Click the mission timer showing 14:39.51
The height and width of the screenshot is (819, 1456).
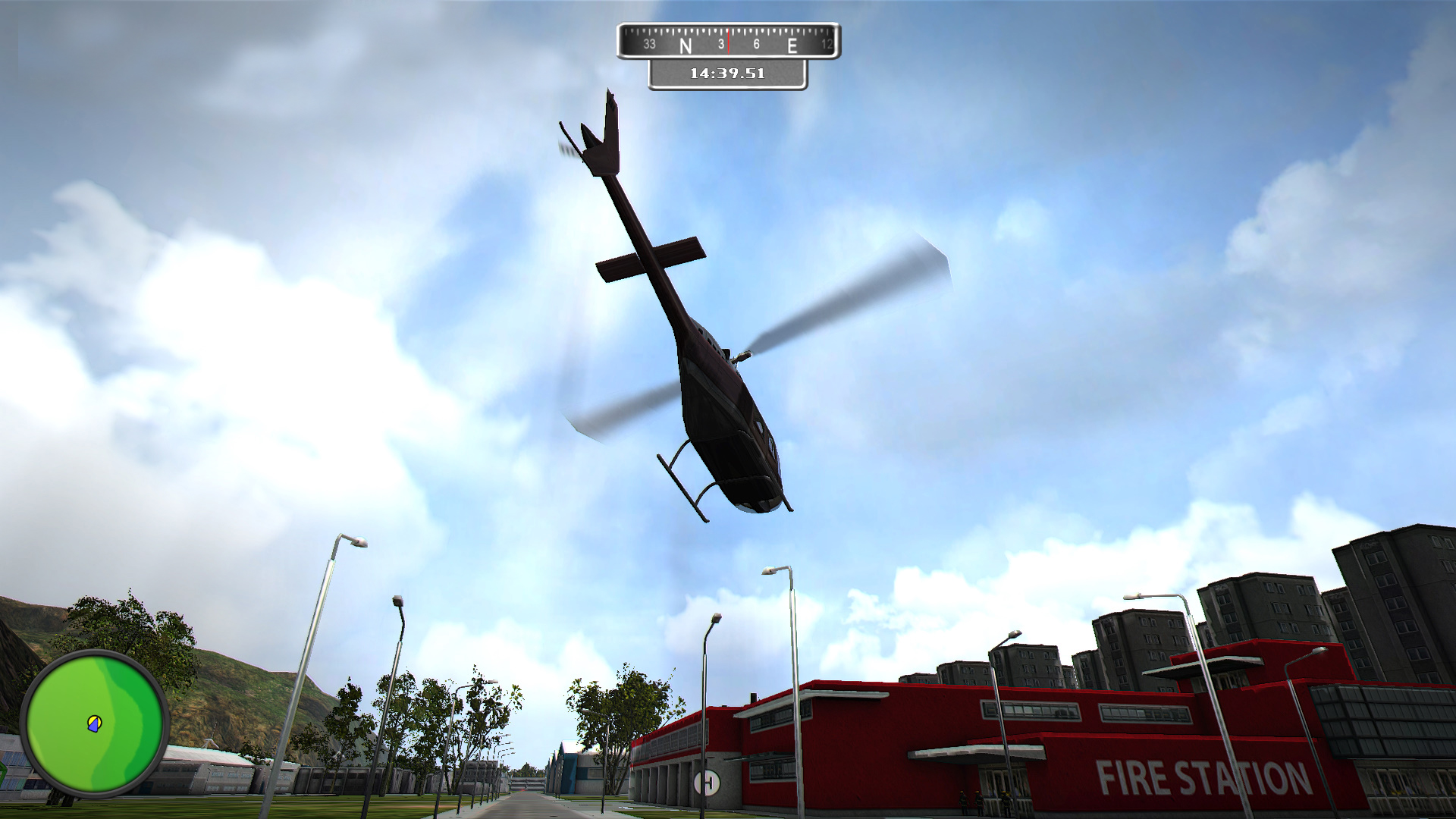(x=726, y=74)
